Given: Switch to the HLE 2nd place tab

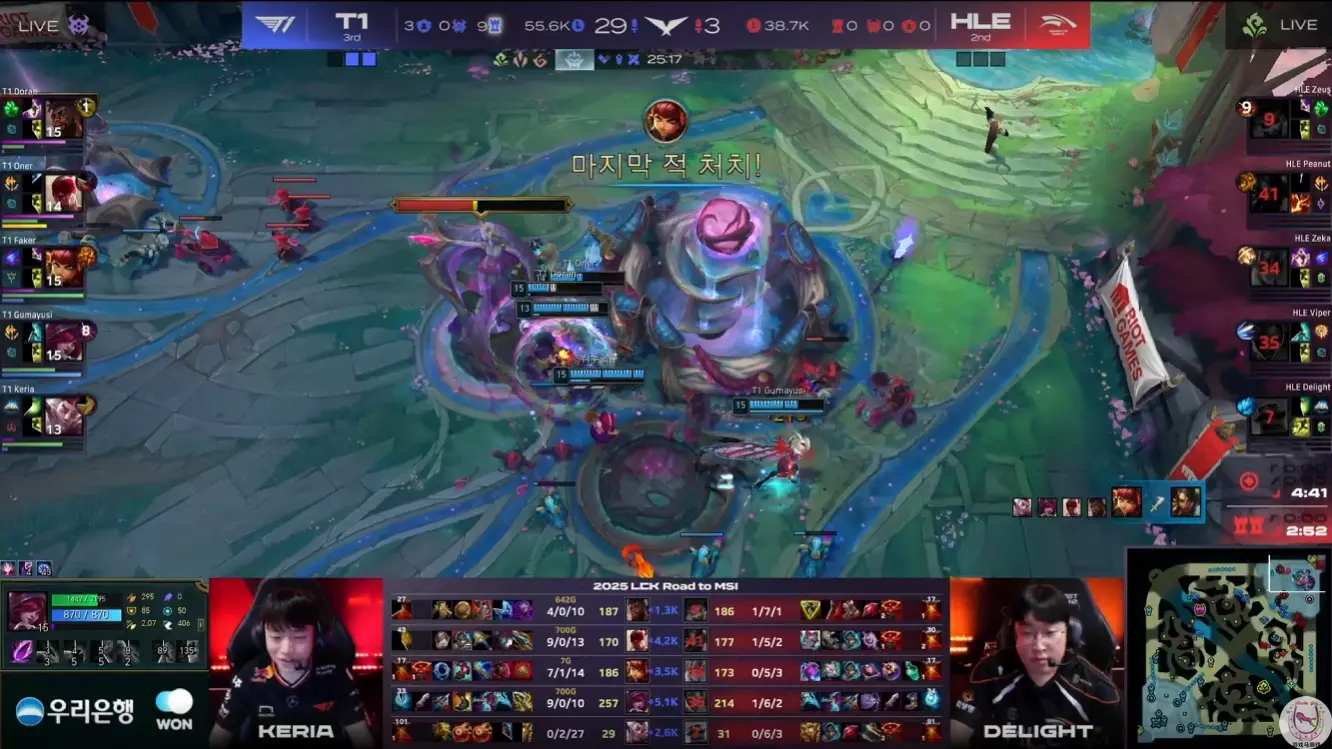Looking at the screenshot, I should click(979, 25).
